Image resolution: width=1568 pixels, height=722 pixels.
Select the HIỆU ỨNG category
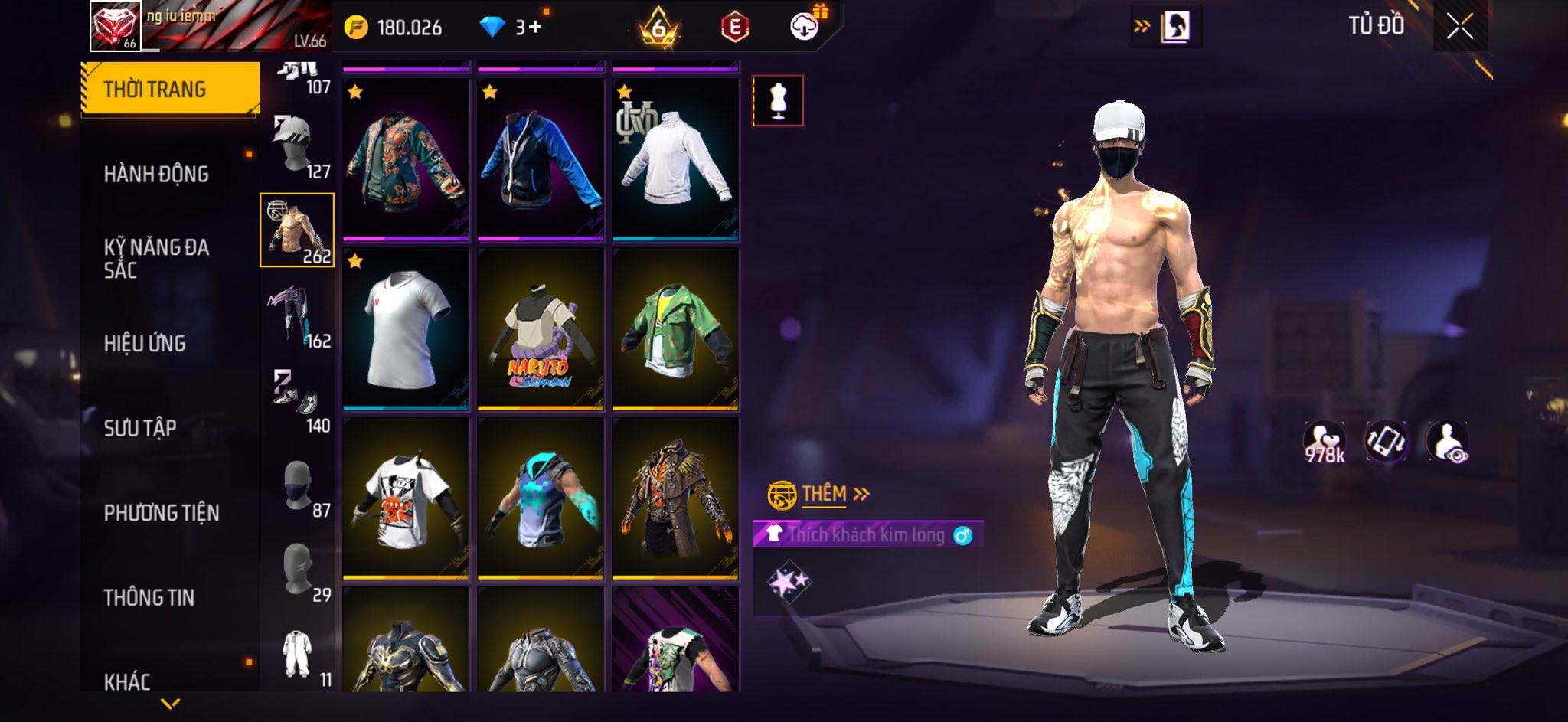click(x=145, y=343)
